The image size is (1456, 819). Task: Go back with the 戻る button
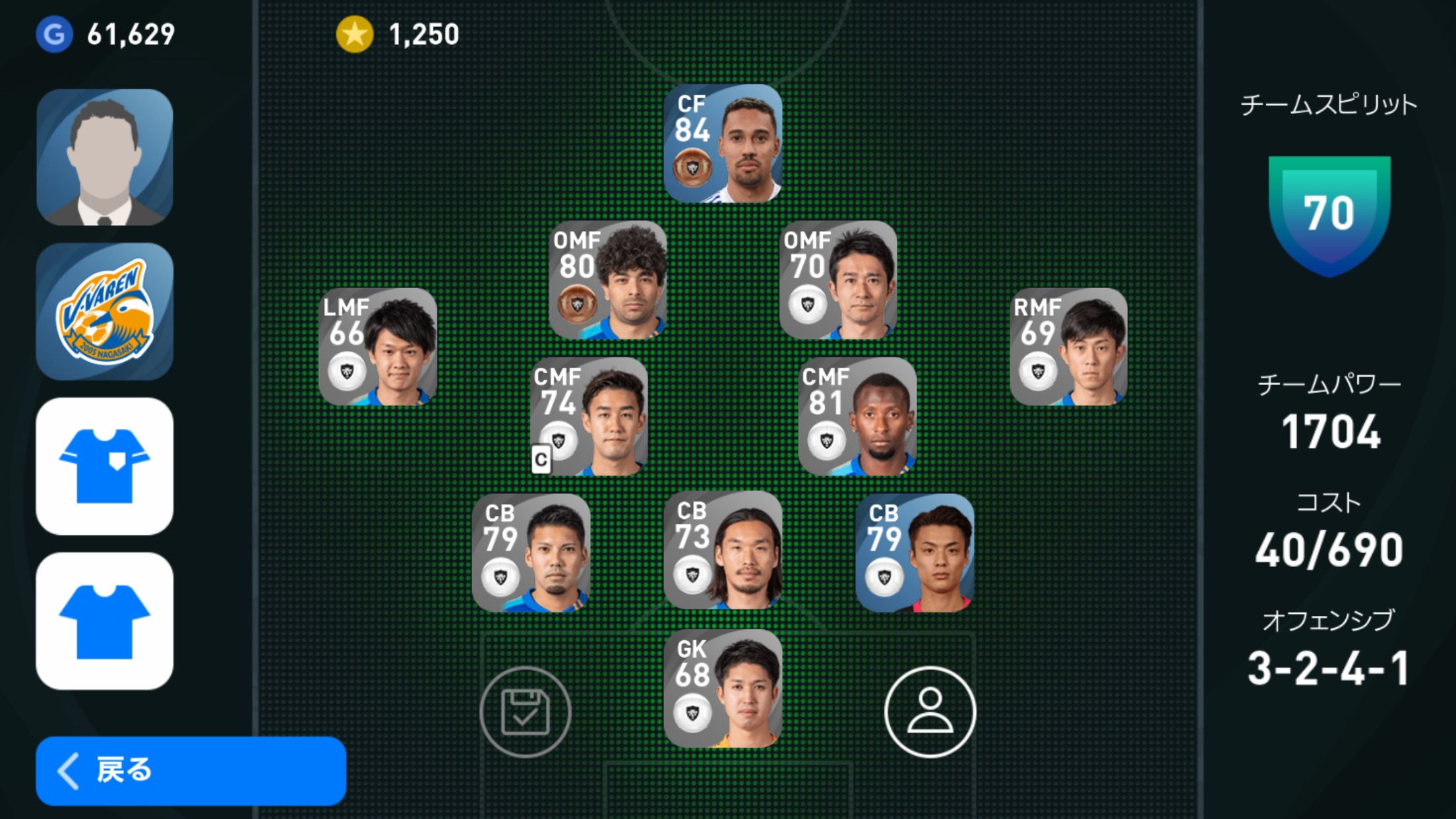(x=191, y=770)
